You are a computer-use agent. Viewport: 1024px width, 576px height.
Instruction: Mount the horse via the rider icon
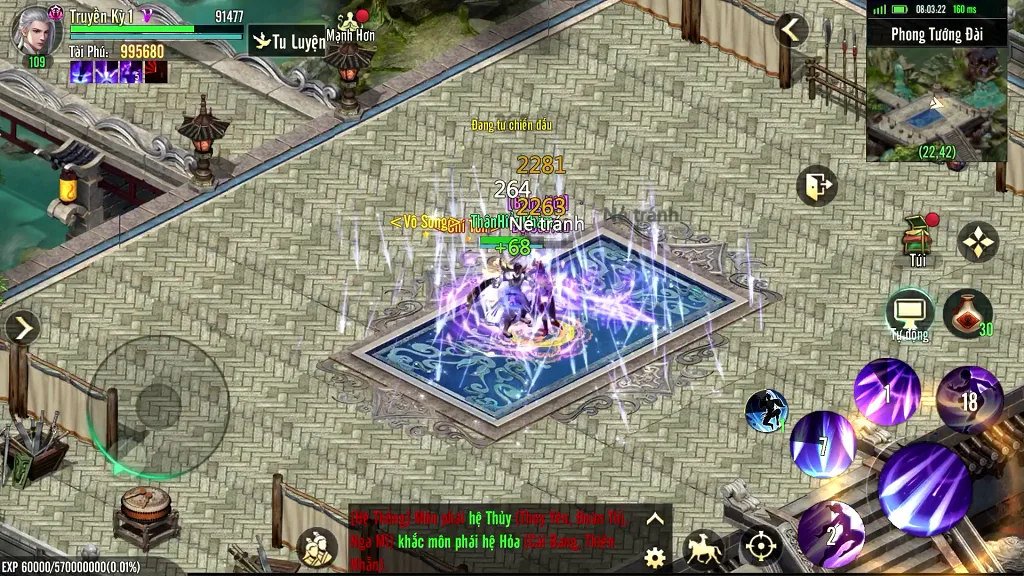pyautogui.click(x=704, y=548)
